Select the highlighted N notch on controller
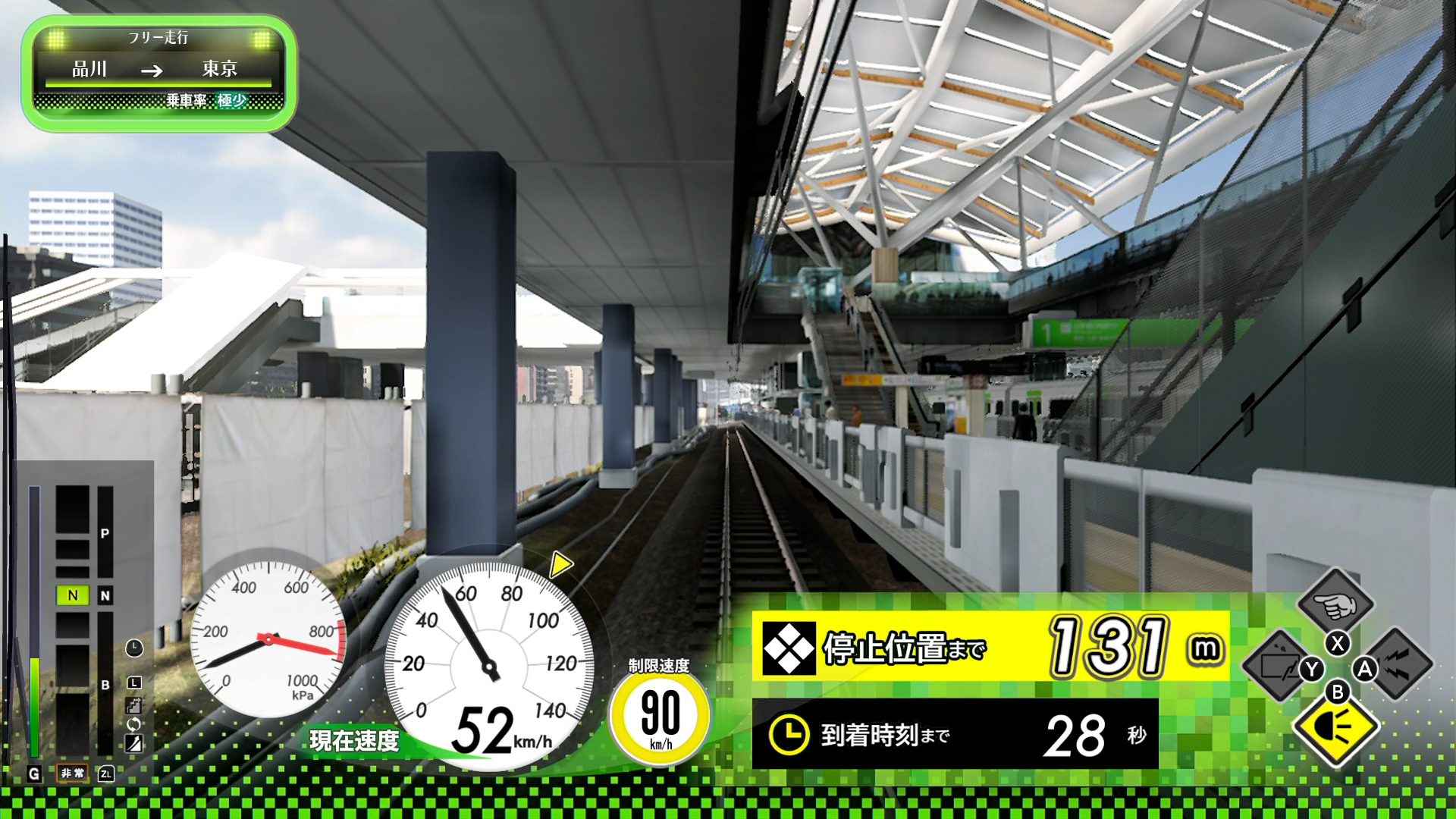The height and width of the screenshot is (819, 1456). (x=73, y=595)
